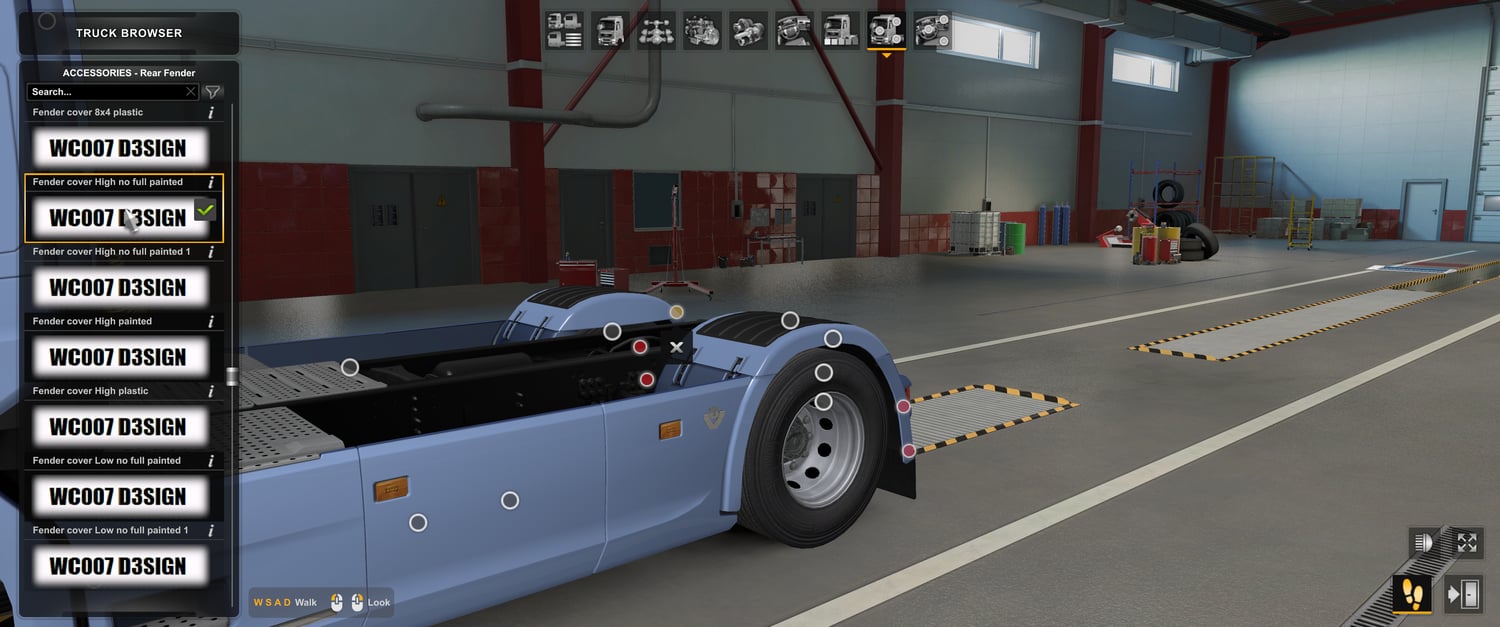Show info for Fender cover High painted
Screen dimensions: 1500x627
click(211, 322)
